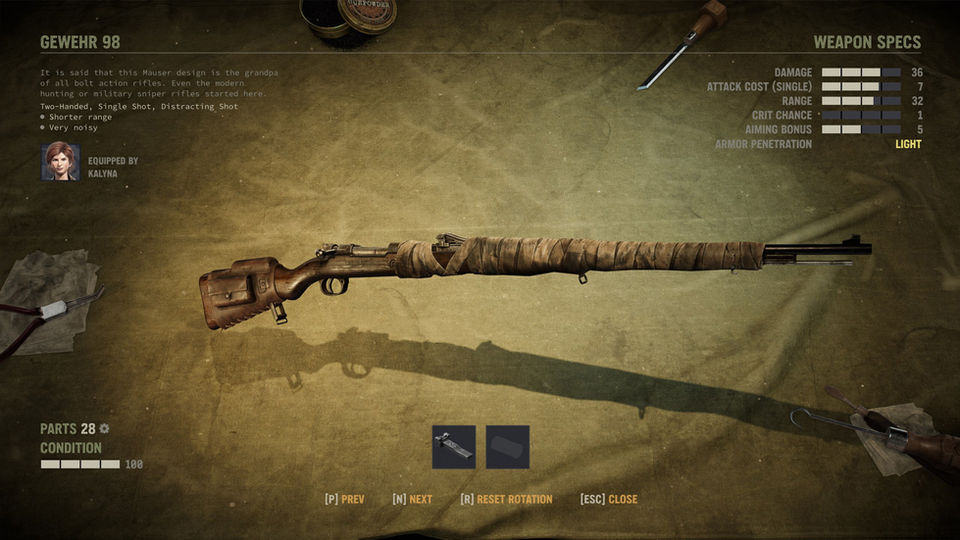The height and width of the screenshot is (540, 960).
Task: Click Reset Rotation for the rifle view
Action: (506, 499)
